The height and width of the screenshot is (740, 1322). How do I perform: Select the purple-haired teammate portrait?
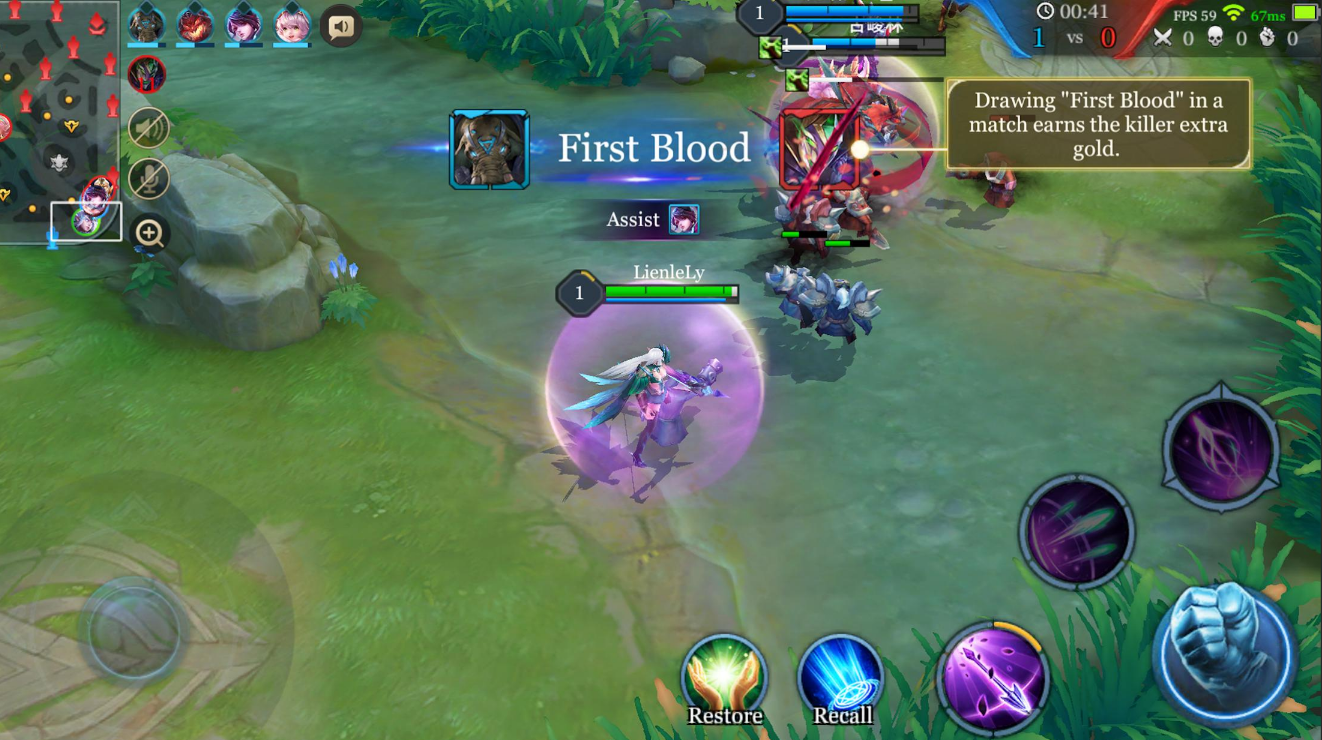[x=244, y=25]
